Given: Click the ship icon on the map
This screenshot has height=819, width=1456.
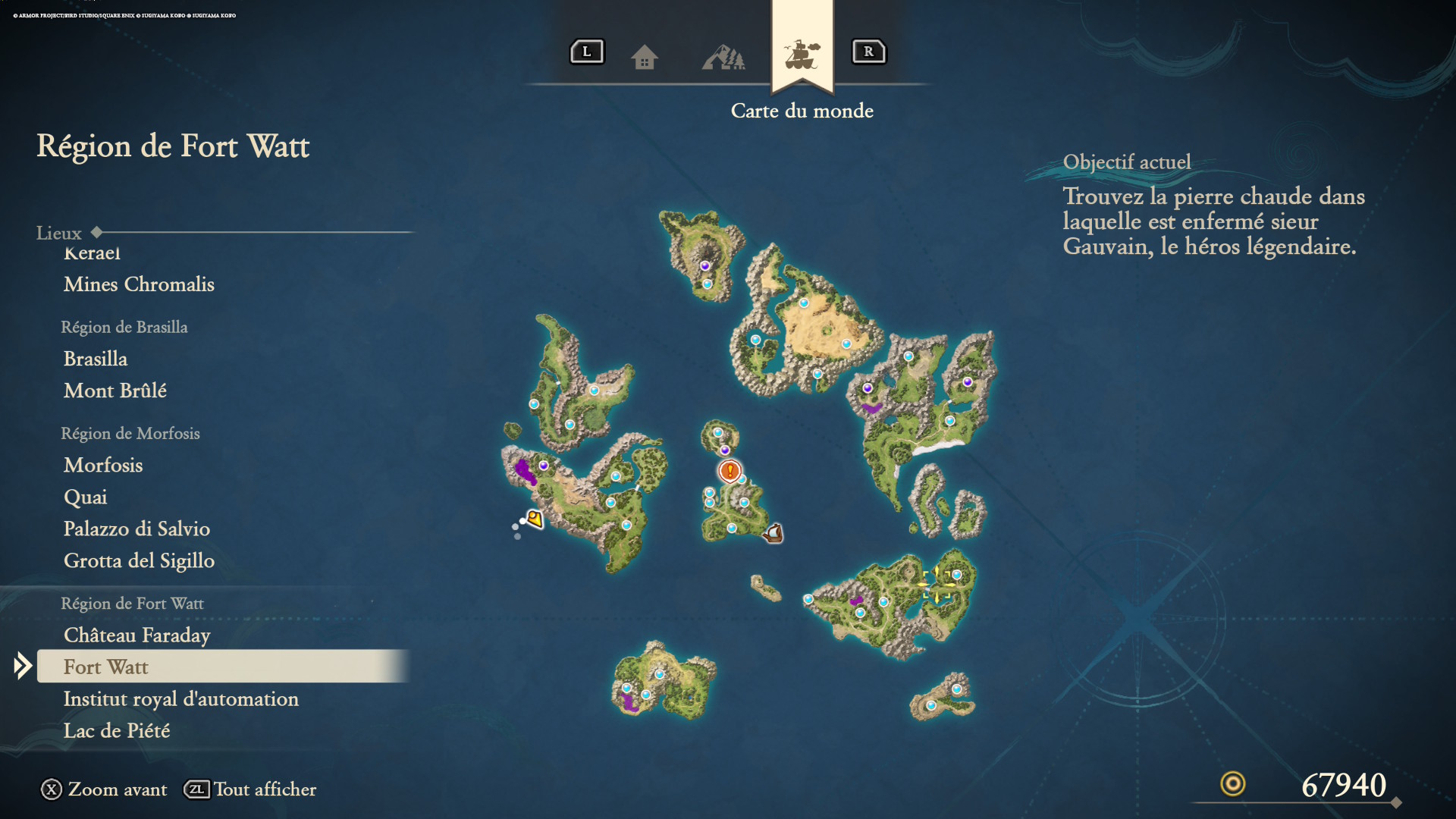Looking at the screenshot, I should pyautogui.click(x=773, y=533).
